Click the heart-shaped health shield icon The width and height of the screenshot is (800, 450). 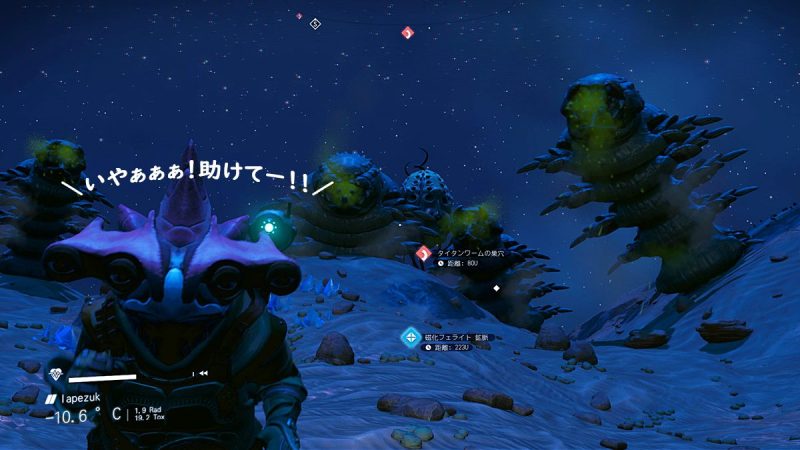tap(57, 374)
